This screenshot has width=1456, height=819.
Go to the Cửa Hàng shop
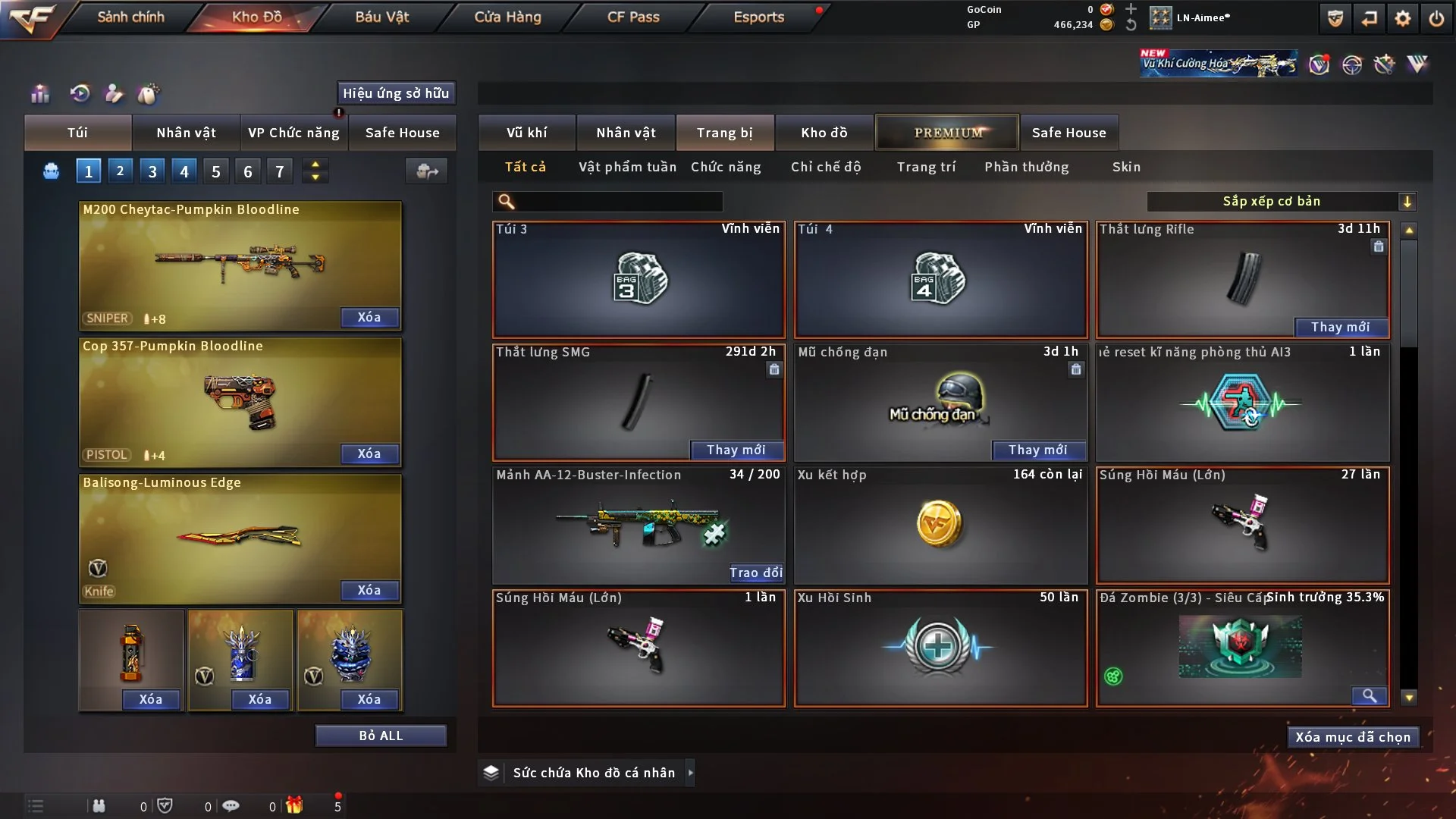point(507,17)
